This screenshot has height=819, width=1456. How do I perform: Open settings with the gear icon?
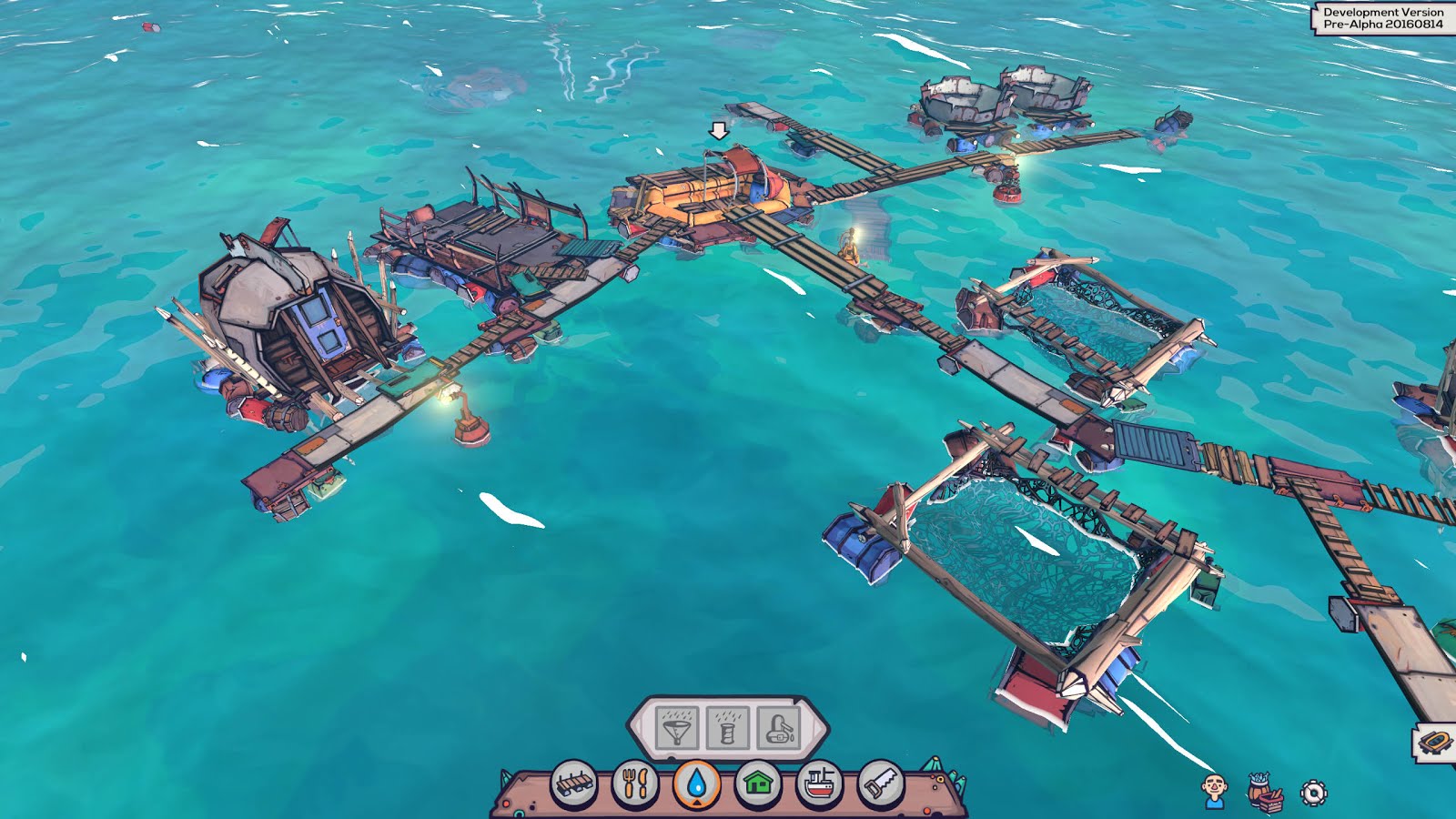point(1313,793)
